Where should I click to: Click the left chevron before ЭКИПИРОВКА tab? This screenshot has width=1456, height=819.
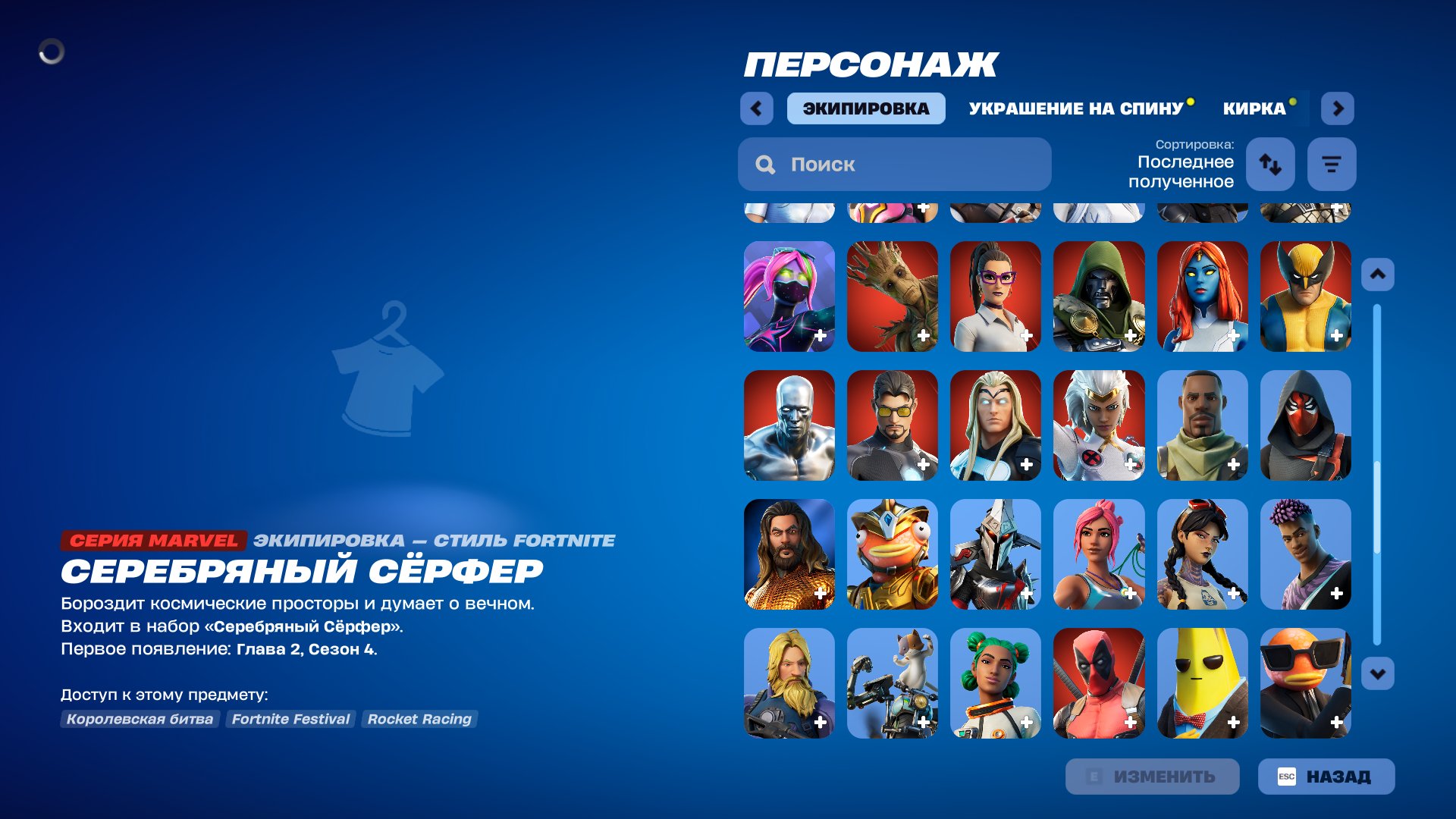(x=755, y=108)
